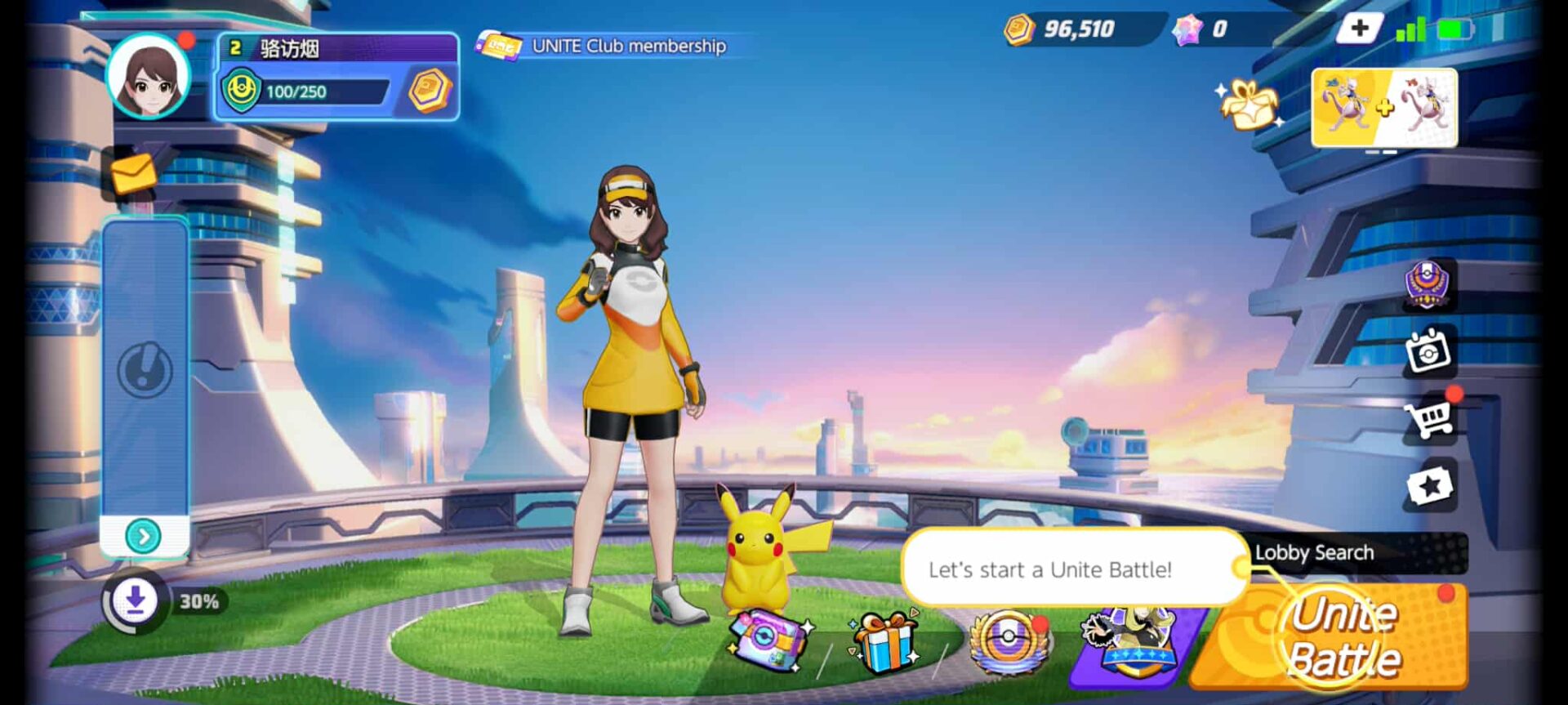The width and height of the screenshot is (1568, 705).
Task: Expand the side panel arrow button
Action: pos(144,536)
